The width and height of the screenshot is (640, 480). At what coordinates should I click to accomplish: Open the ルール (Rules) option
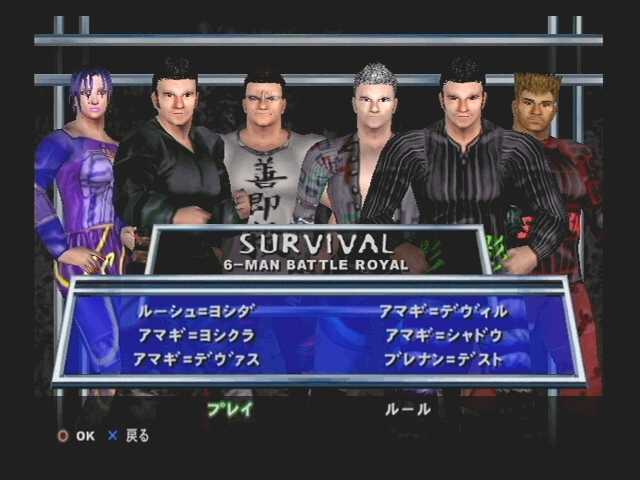(408, 409)
